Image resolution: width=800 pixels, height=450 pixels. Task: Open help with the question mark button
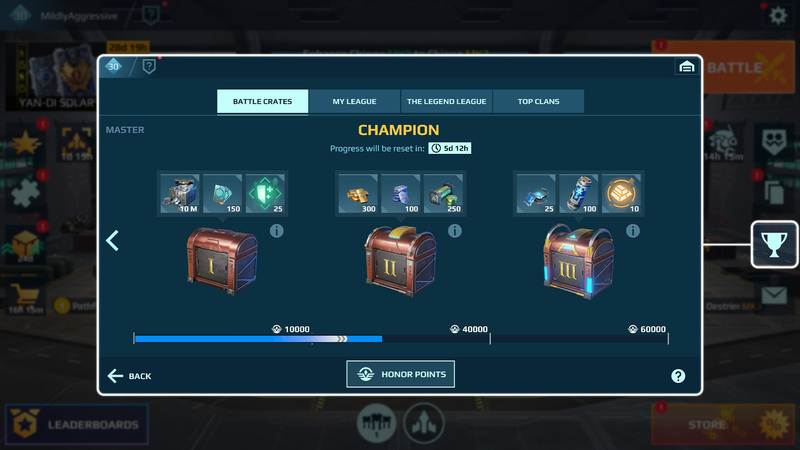(678, 376)
